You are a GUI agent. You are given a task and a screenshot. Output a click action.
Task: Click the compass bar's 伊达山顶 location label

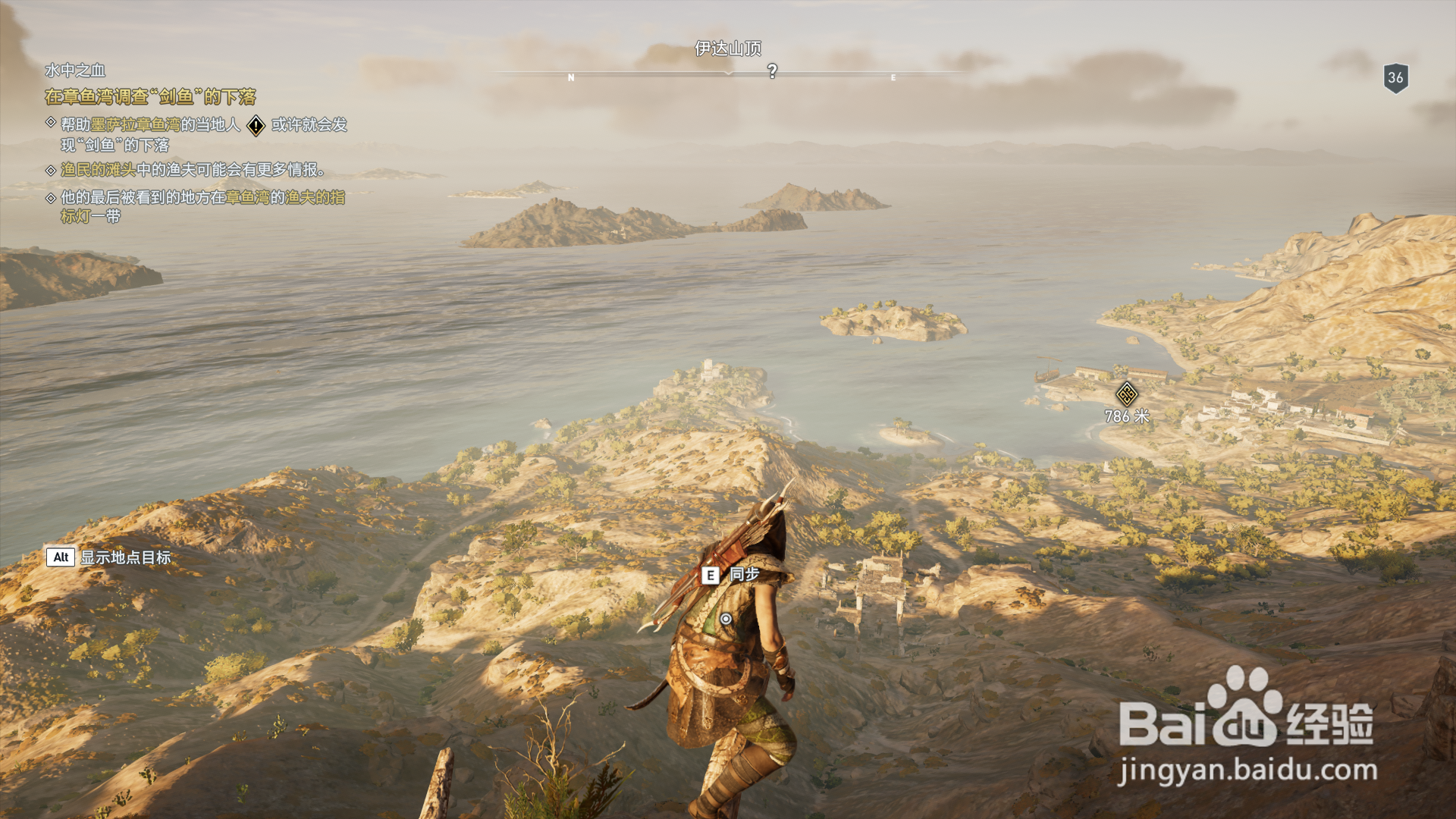728,49
